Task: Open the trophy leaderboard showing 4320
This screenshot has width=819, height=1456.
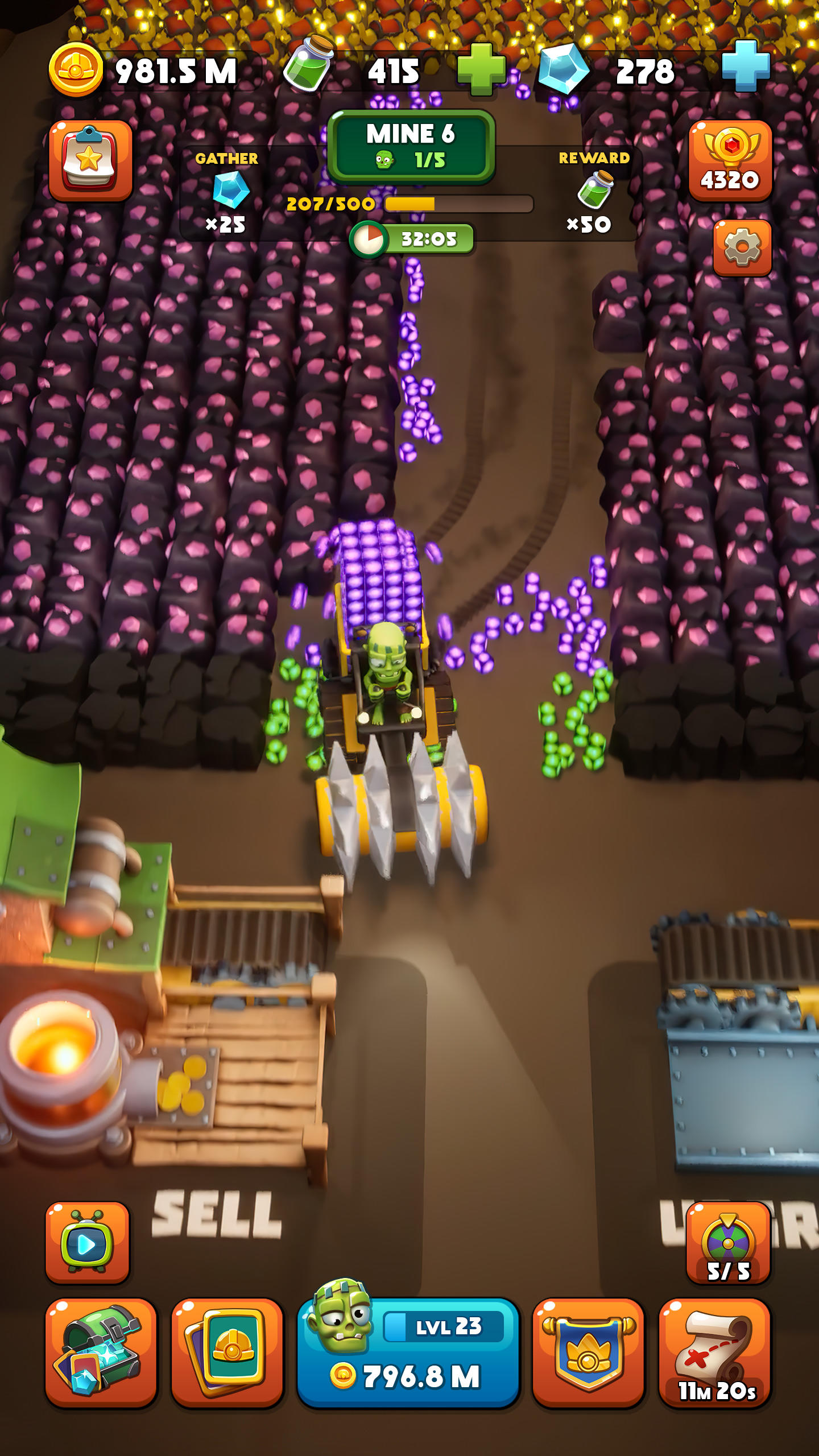Action: [730, 160]
